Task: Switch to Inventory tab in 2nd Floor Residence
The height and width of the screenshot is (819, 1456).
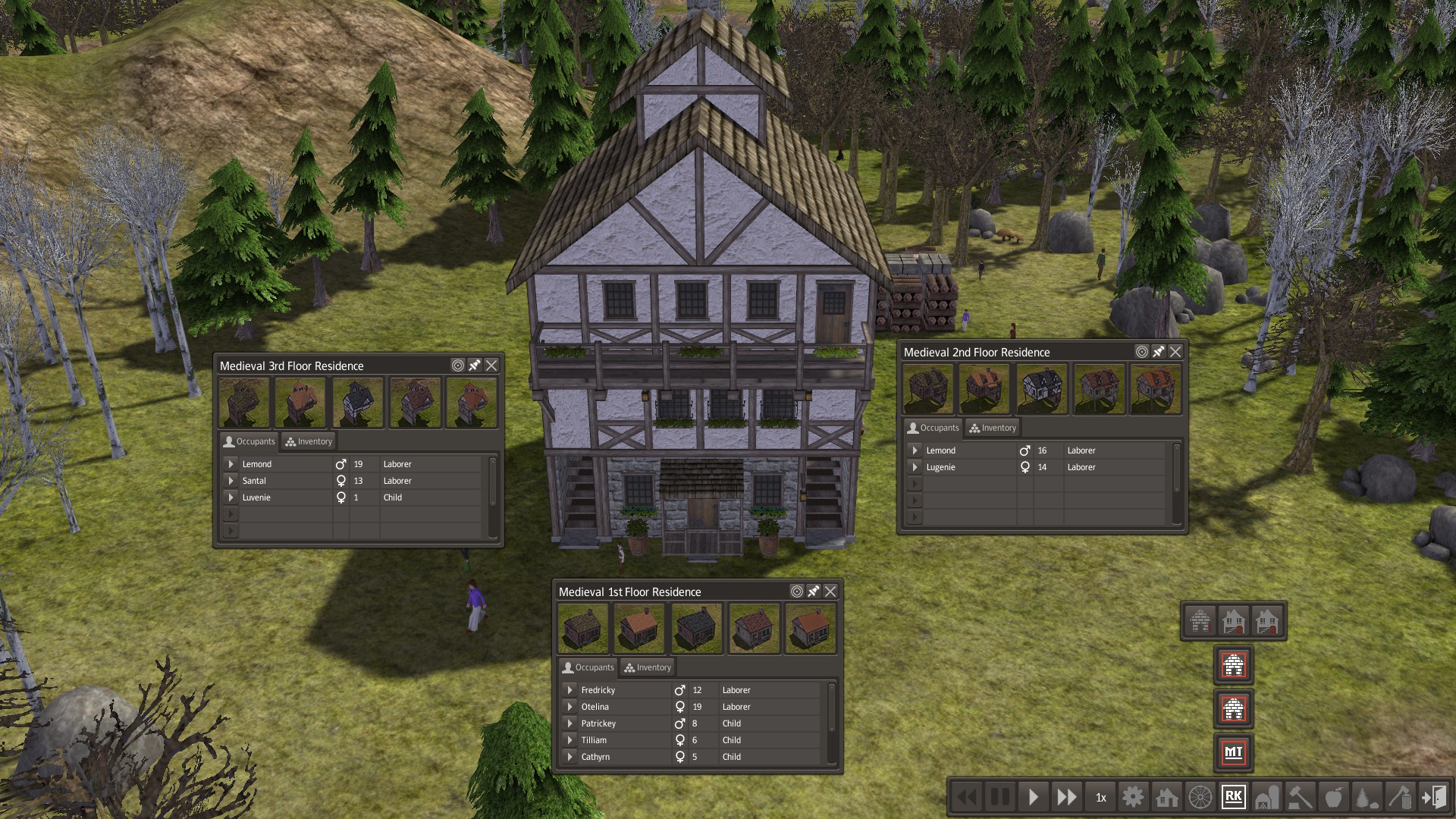Action: coord(993,428)
